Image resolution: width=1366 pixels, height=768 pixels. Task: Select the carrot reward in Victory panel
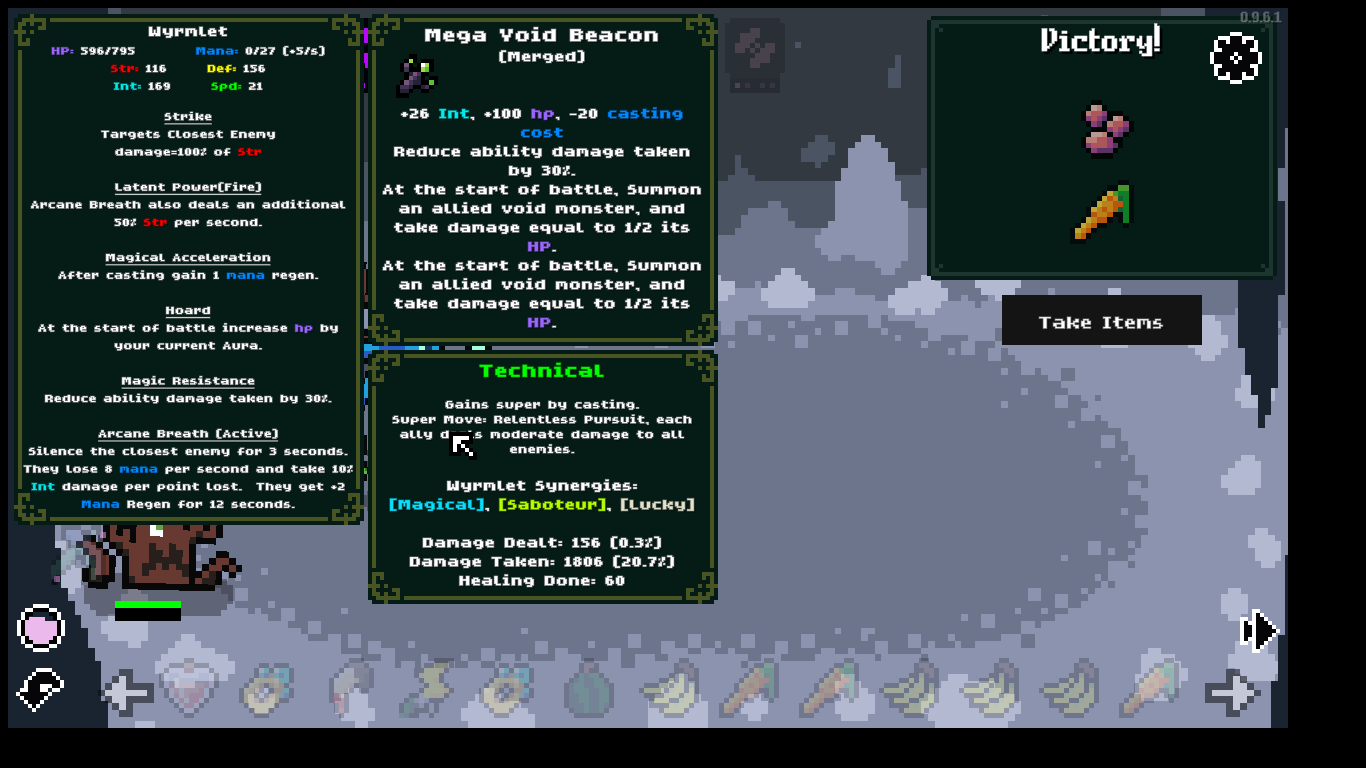pos(1101,212)
